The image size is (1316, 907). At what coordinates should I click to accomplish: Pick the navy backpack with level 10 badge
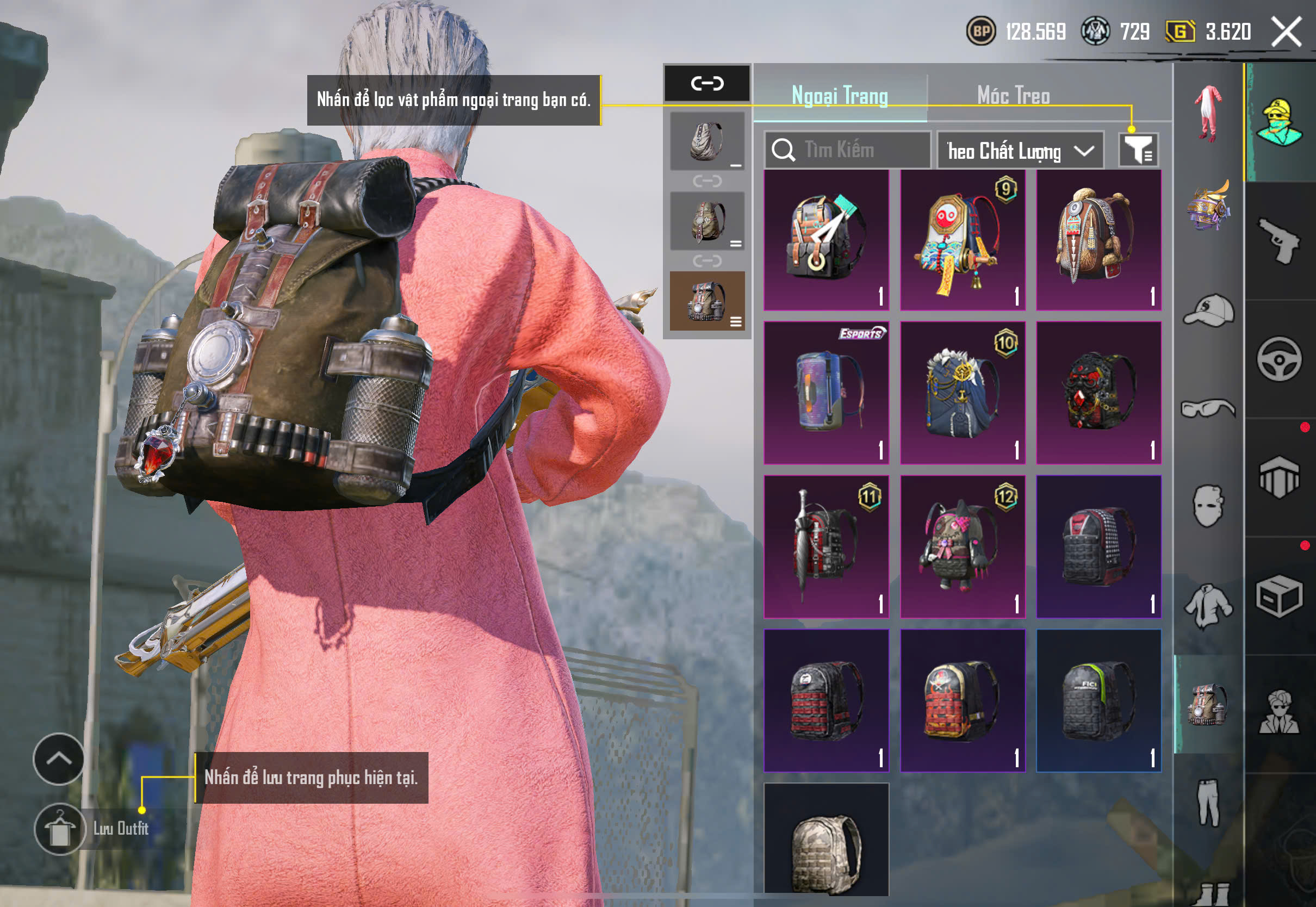(963, 393)
